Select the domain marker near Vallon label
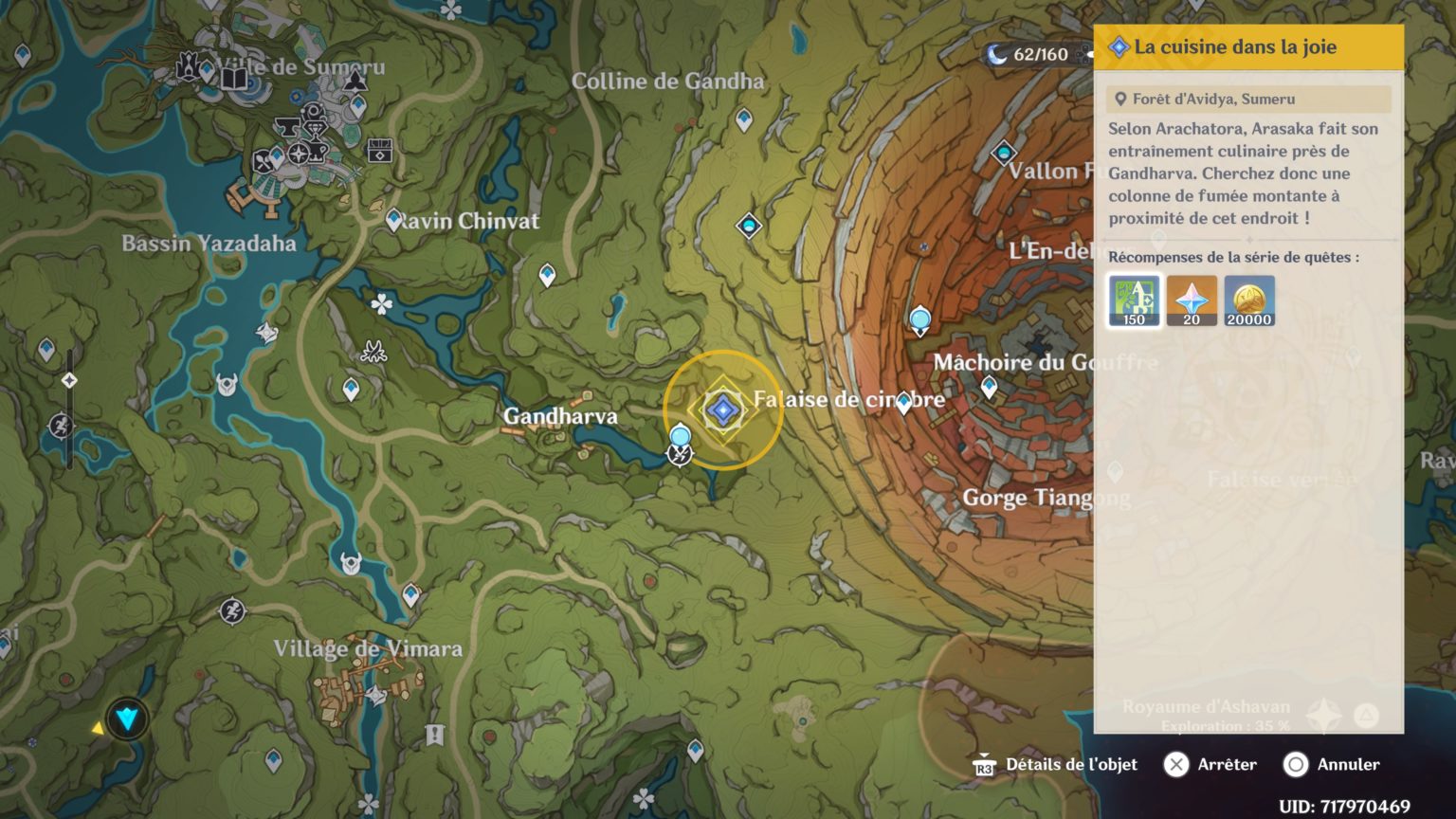The width and height of the screenshot is (1456, 819). click(x=1004, y=153)
